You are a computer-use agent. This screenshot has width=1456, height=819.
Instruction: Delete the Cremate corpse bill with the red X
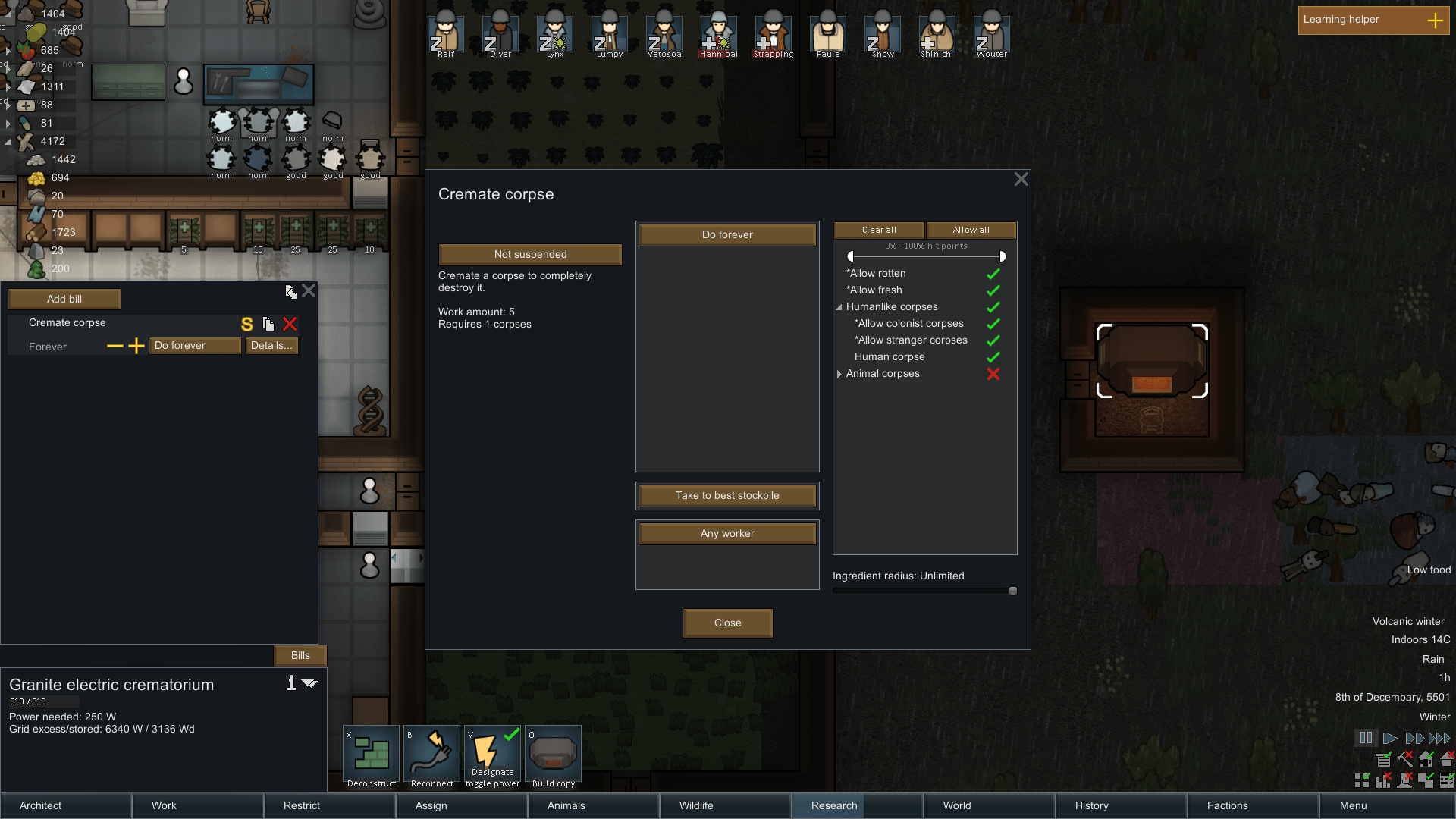point(290,324)
